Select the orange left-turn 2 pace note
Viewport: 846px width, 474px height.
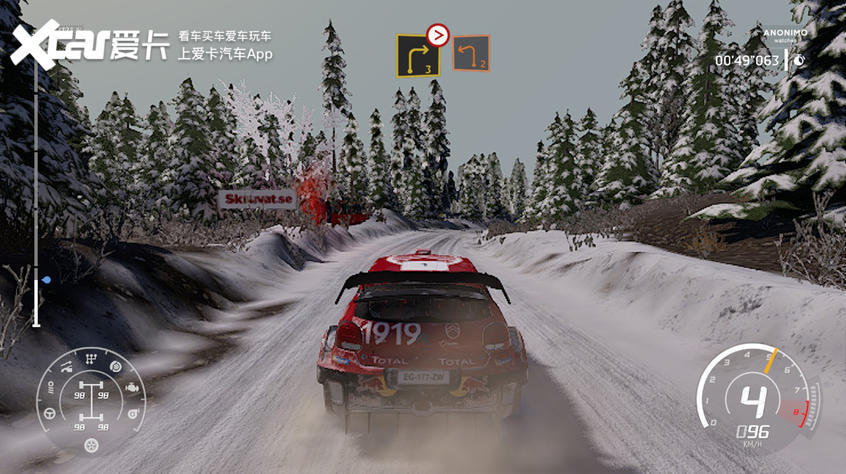(470, 53)
